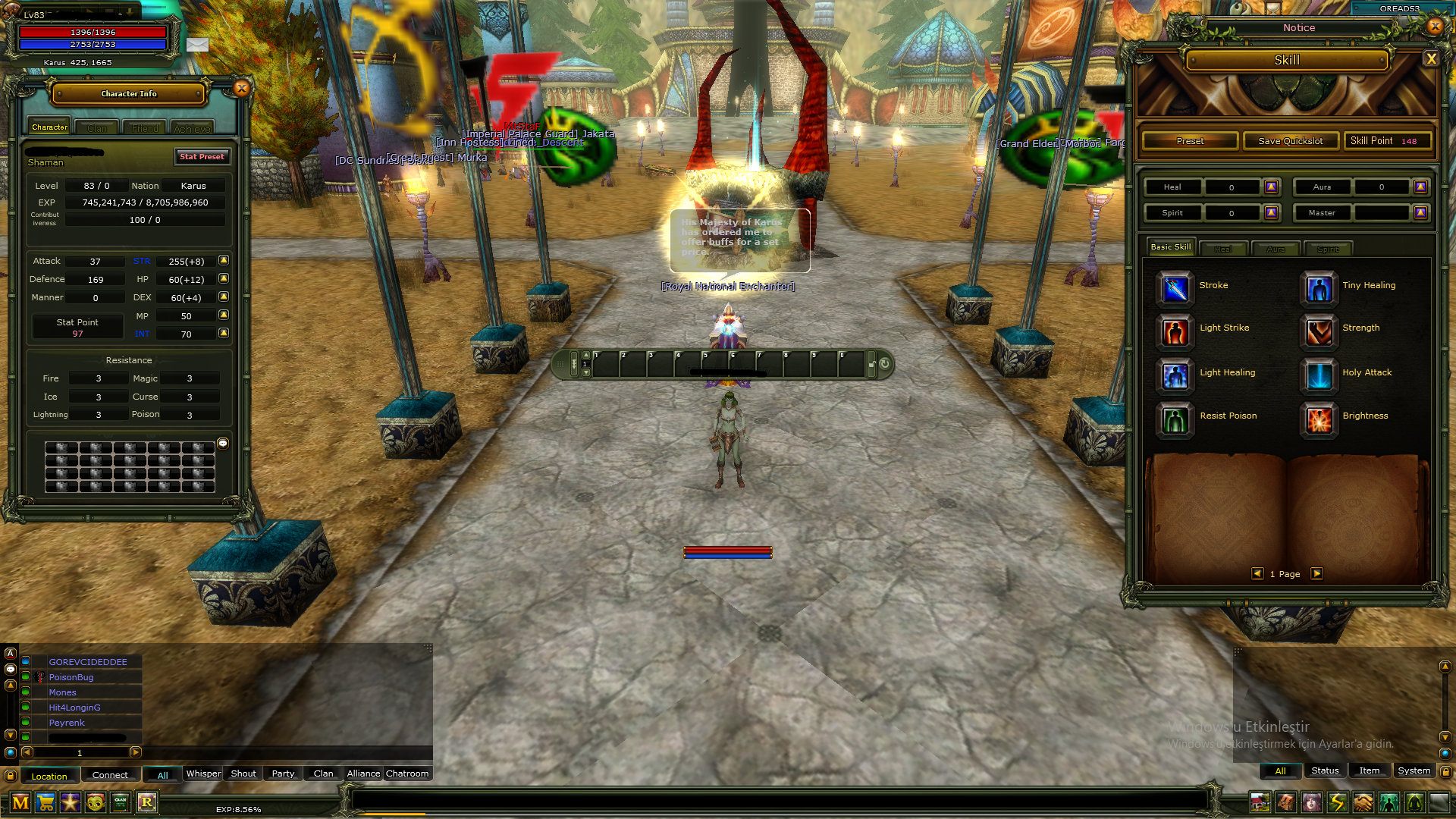The image size is (1456, 819).
Task: Switch to the Clan tab in Character Info
Action: pos(96,127)
